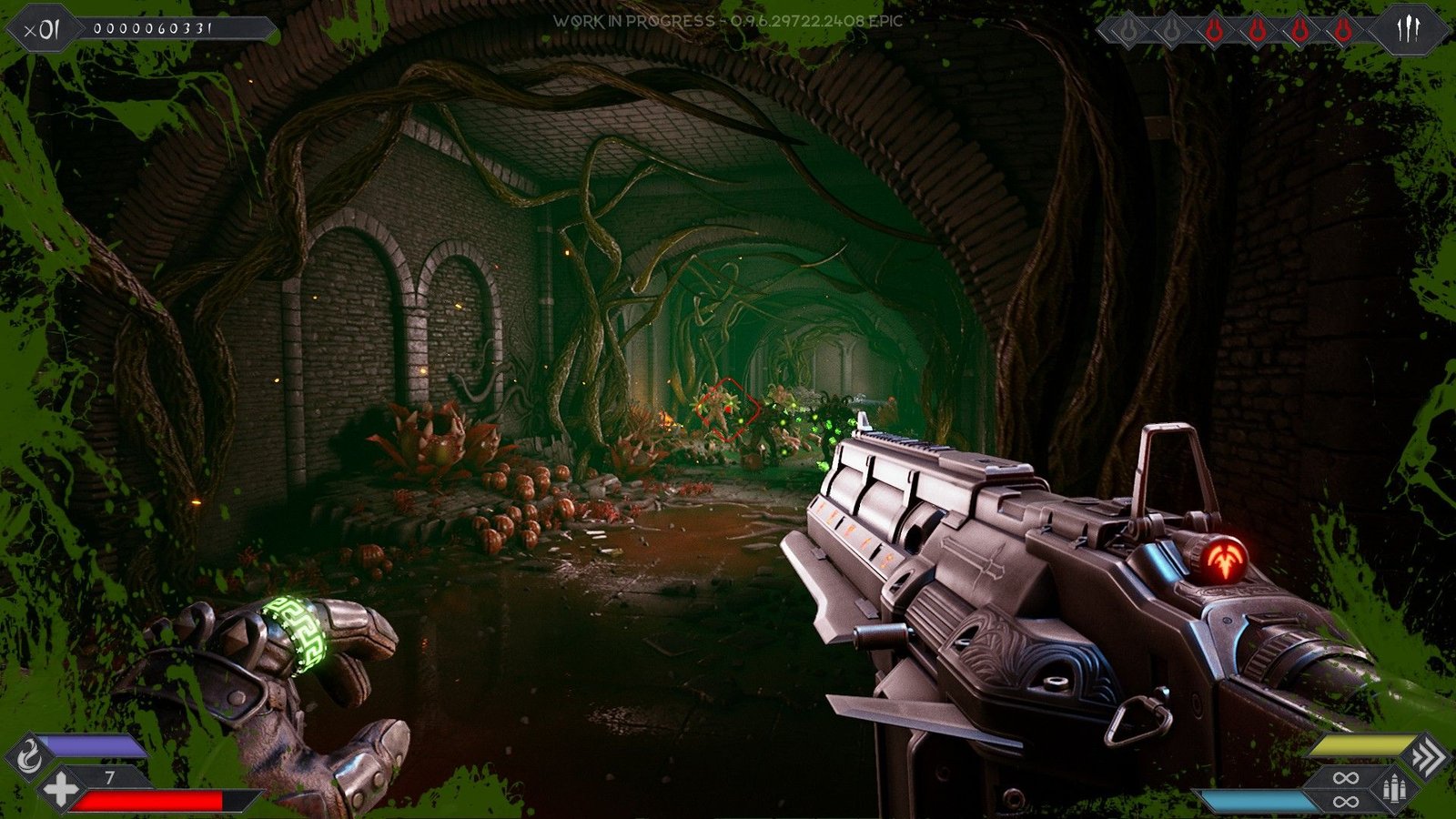1456x819 pixels.
Task: Activate the dash chevrons icon
Action: point(1428,756)
